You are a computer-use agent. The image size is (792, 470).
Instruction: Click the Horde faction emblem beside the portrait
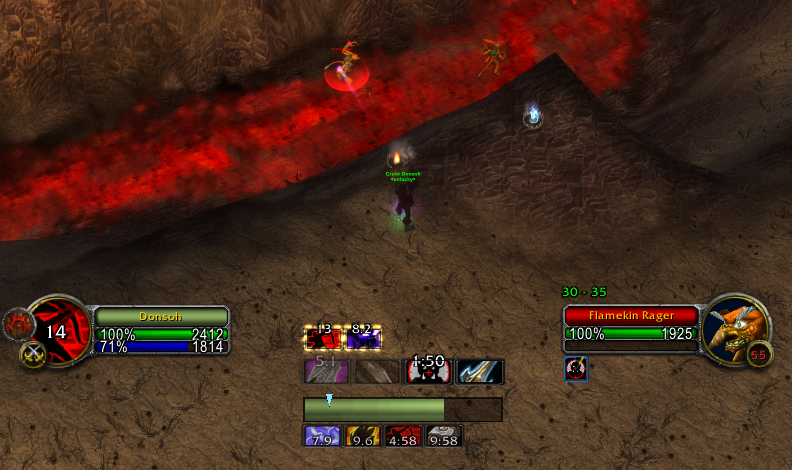pos(16,323)
